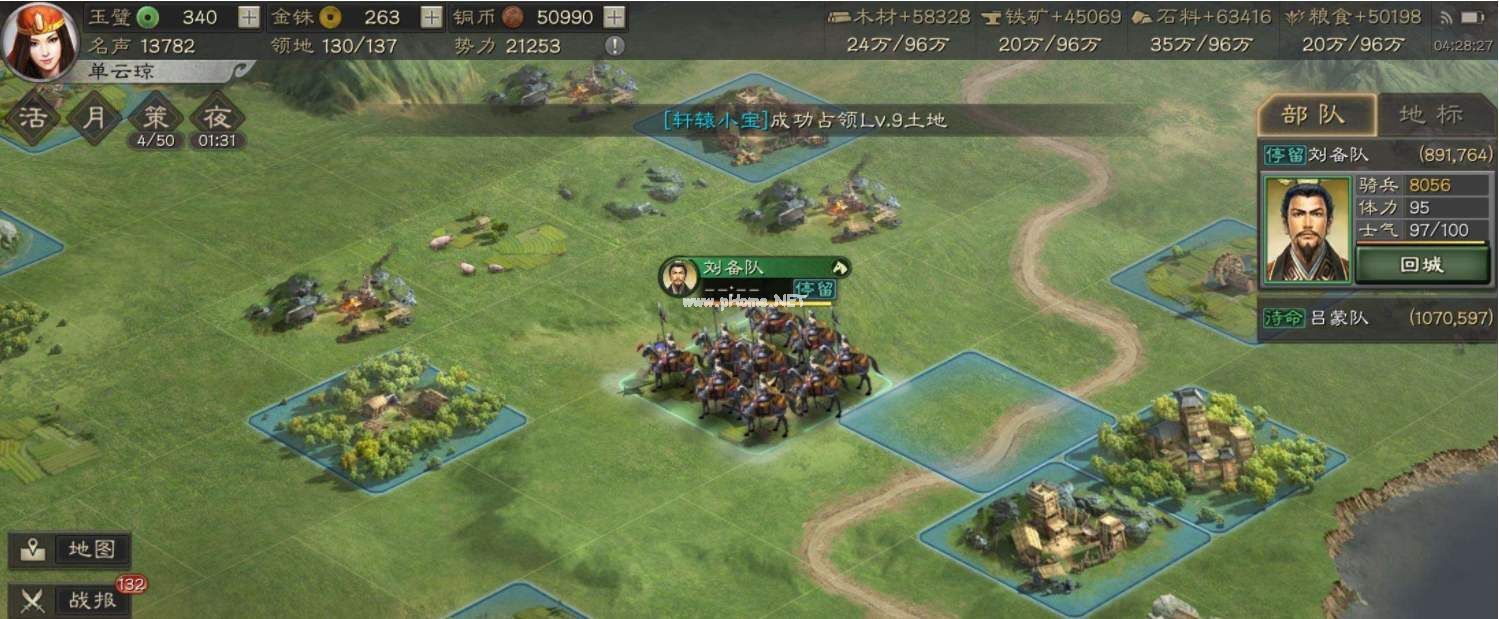Select the 夜 night diamond button
1499x619 pixels.
pos(217,118)
